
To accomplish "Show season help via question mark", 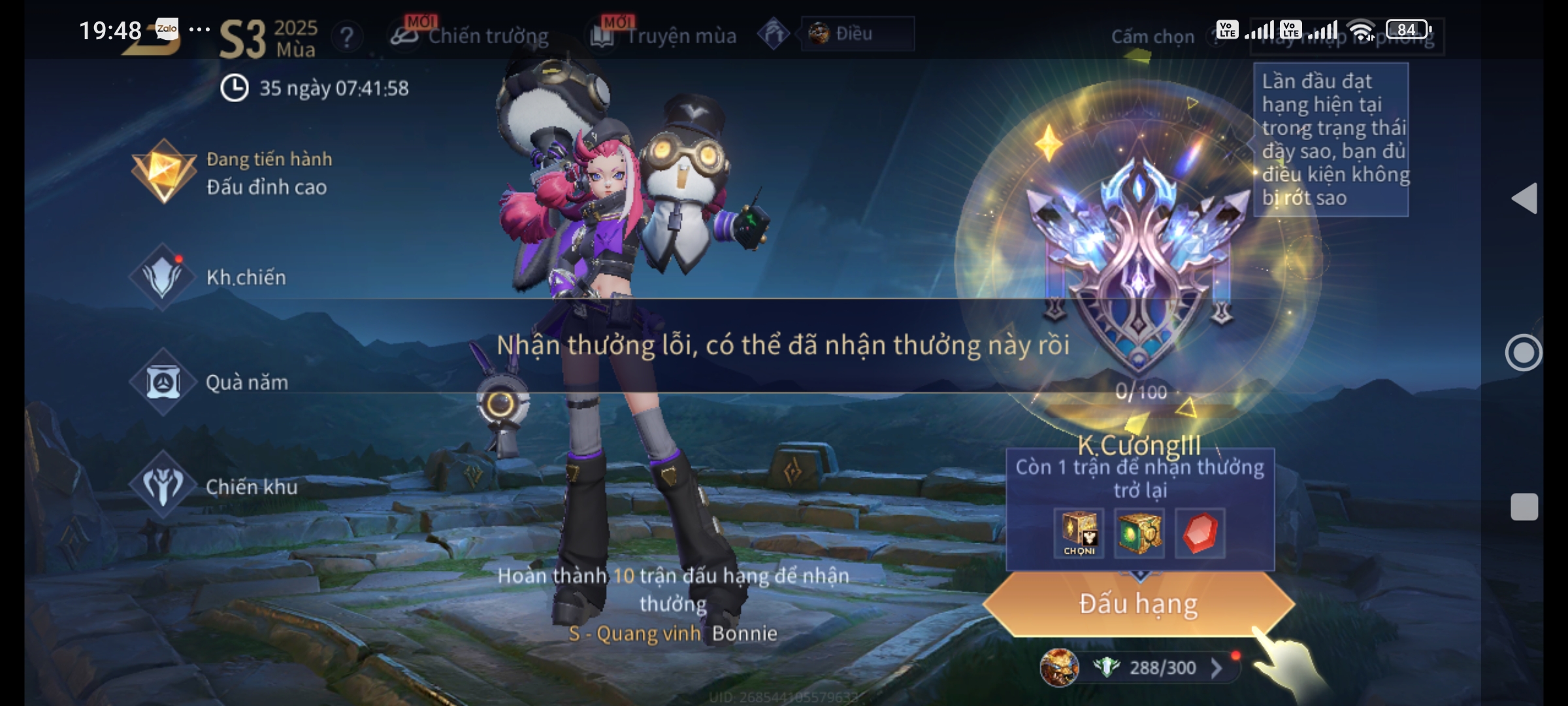I will tap(347, 37).
